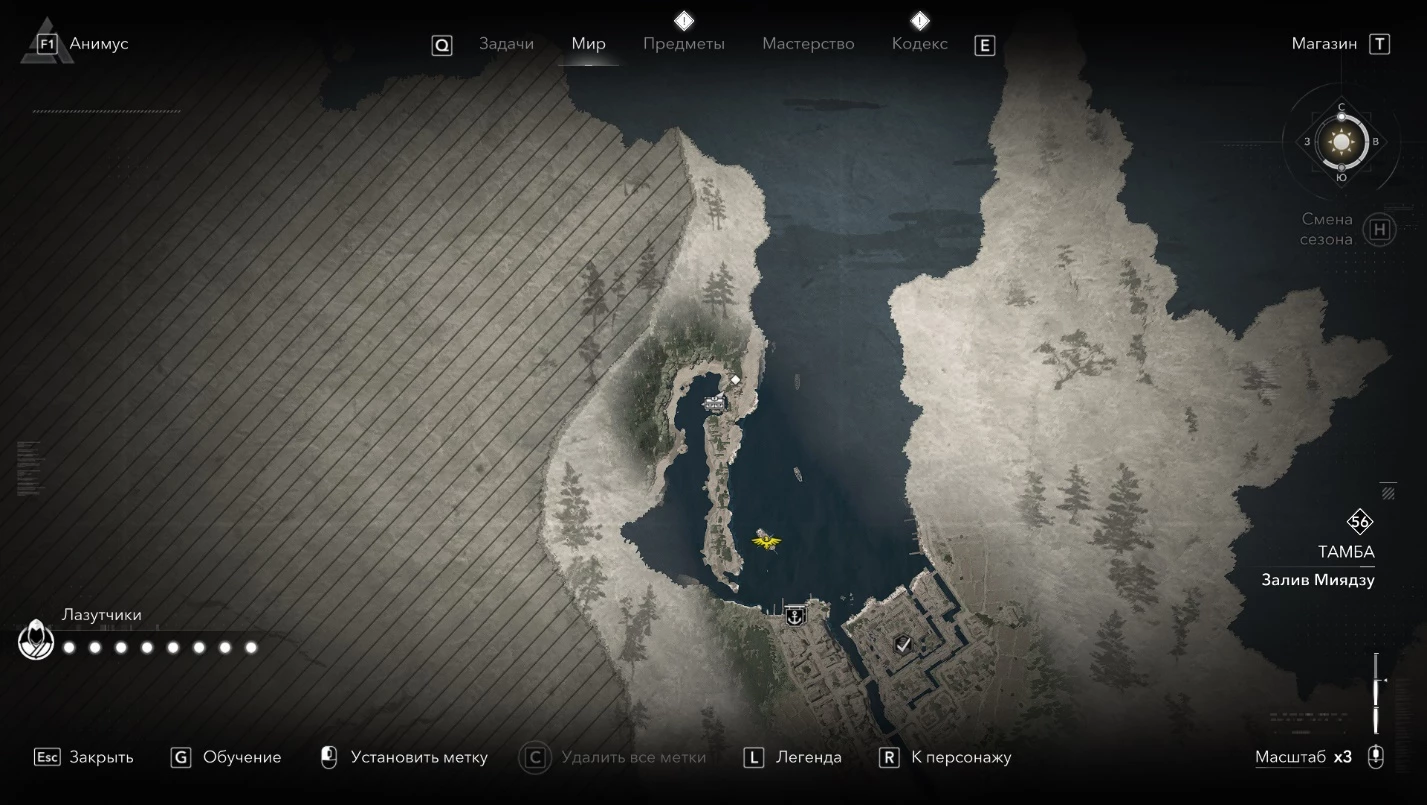
Task: Choose Установить метку option
Action: coord(418,757)
